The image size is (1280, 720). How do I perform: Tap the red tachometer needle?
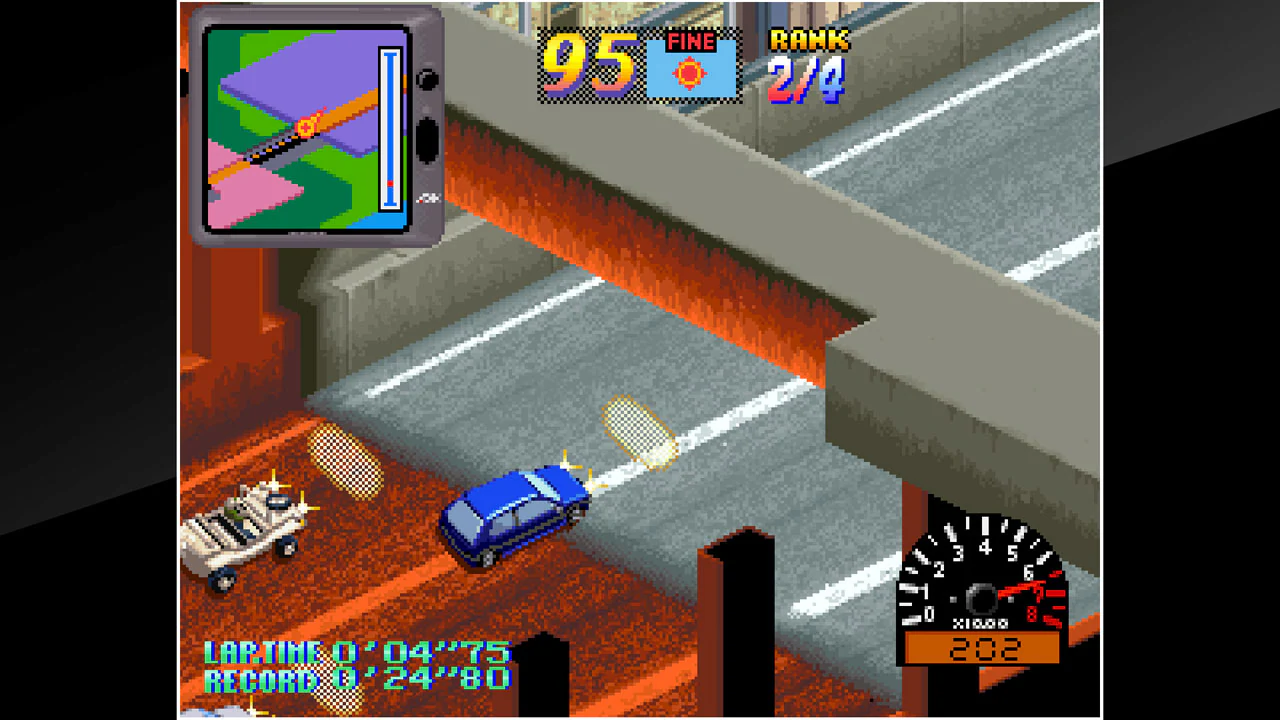tap(1020, 587)
